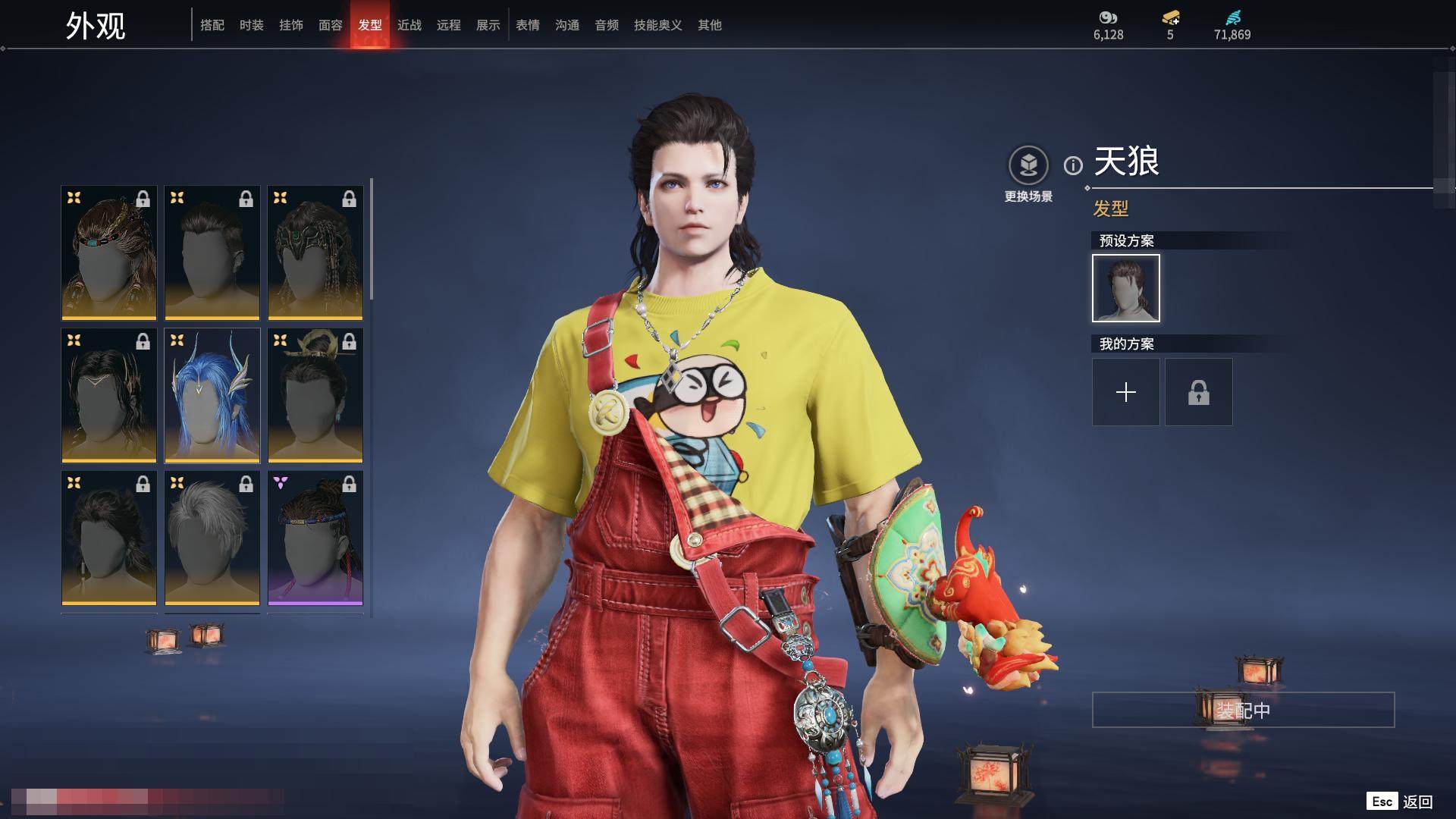
Task: Show the 表情 emotes tab
Action: [528, 25]
